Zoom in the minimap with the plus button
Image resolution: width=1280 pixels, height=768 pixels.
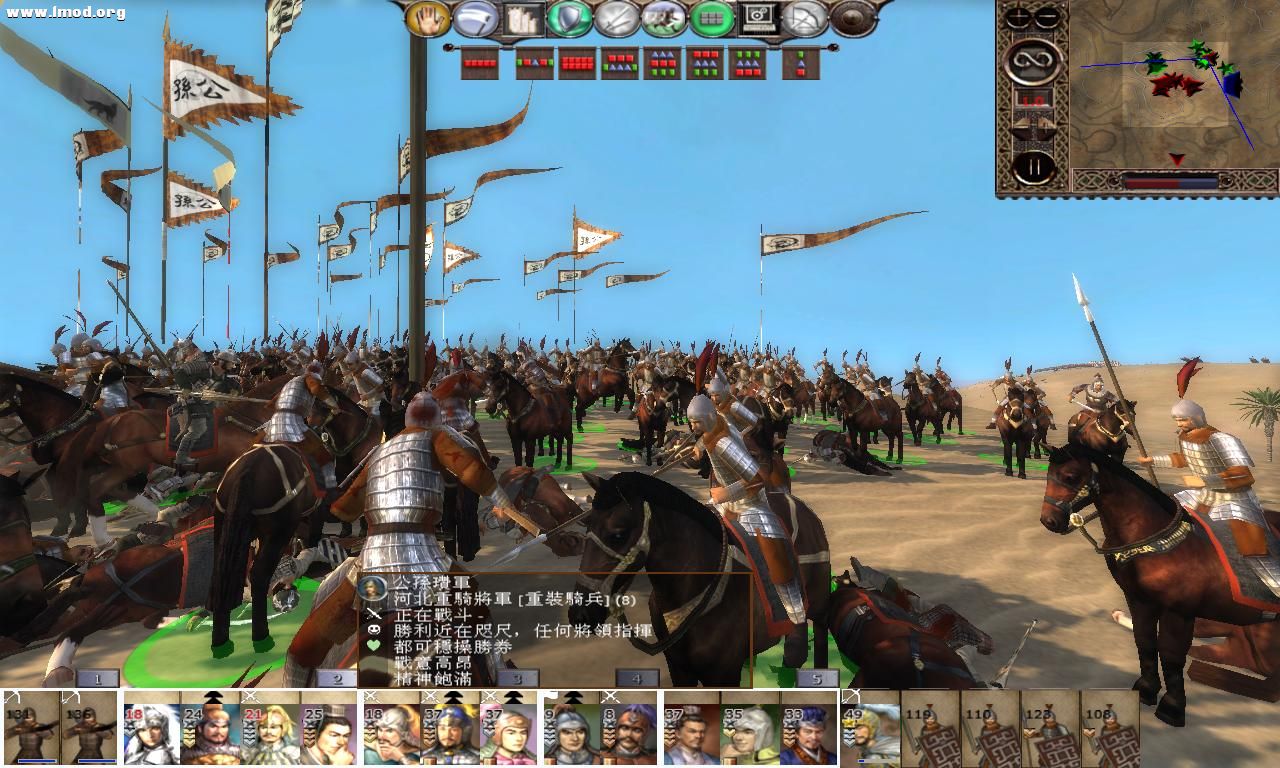[1016, 17]
